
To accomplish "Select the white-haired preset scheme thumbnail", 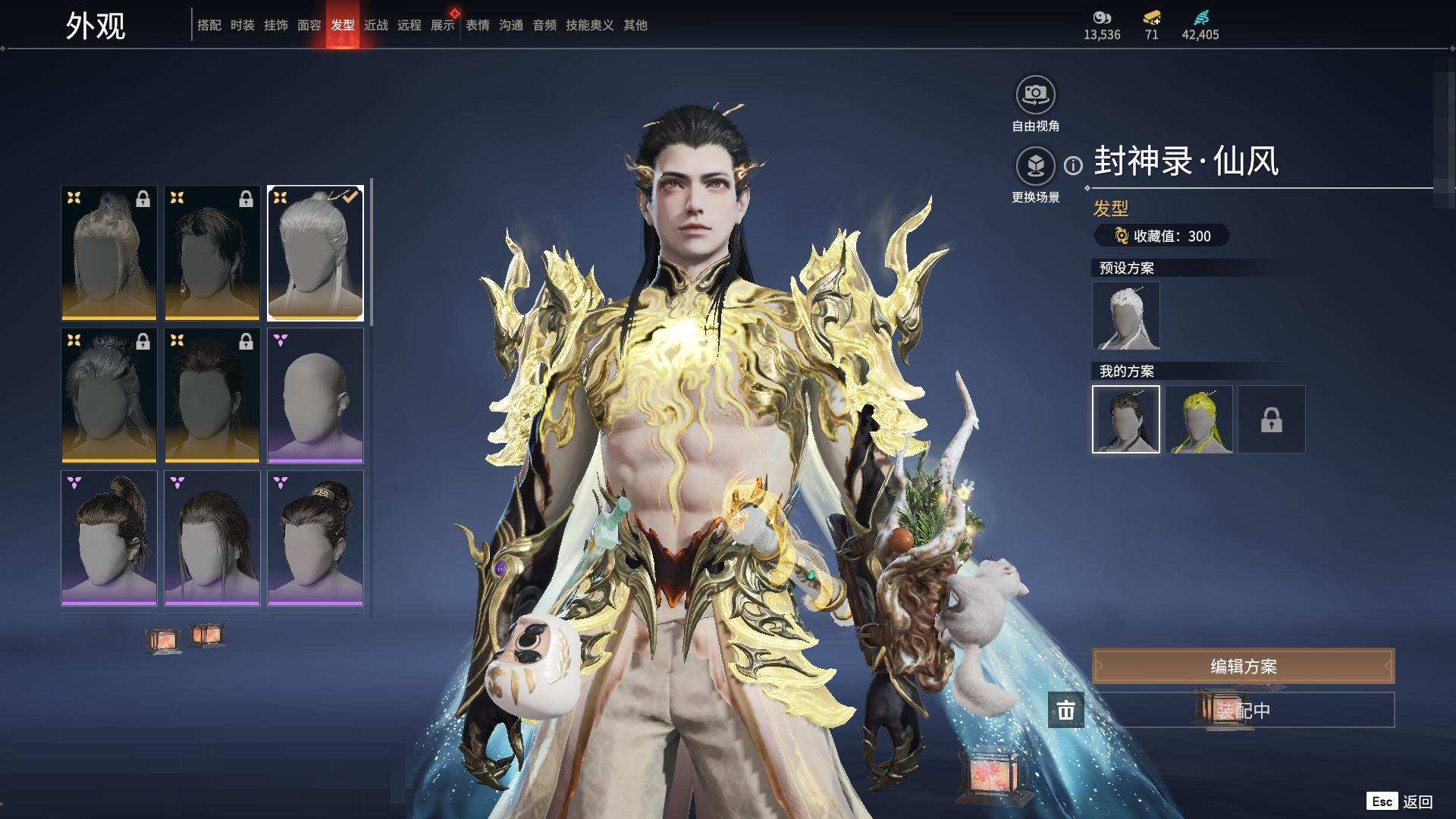I will point(1125,315).
